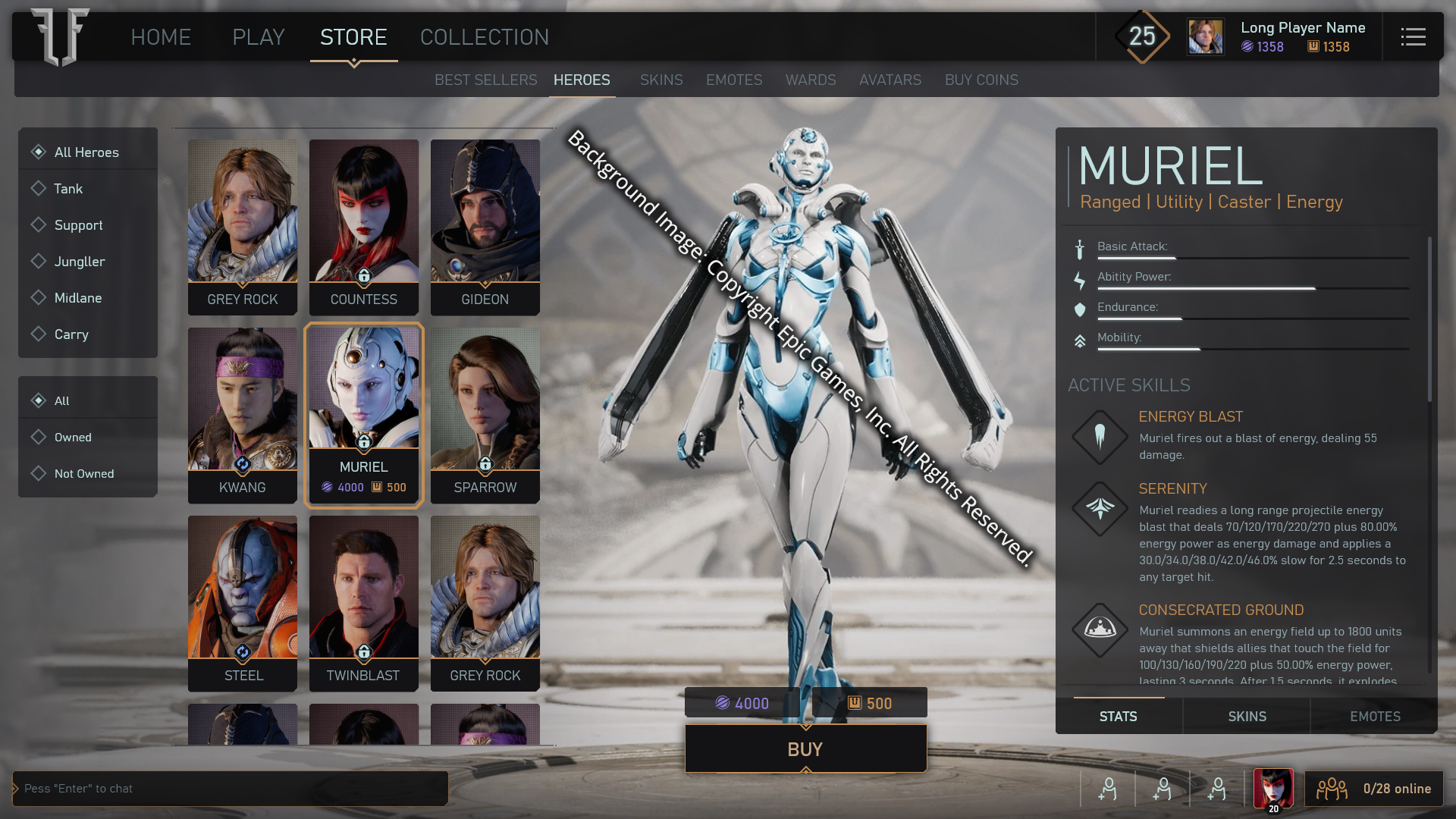Select the Support hero filter
1456x819 pixels.
(78, 225)
